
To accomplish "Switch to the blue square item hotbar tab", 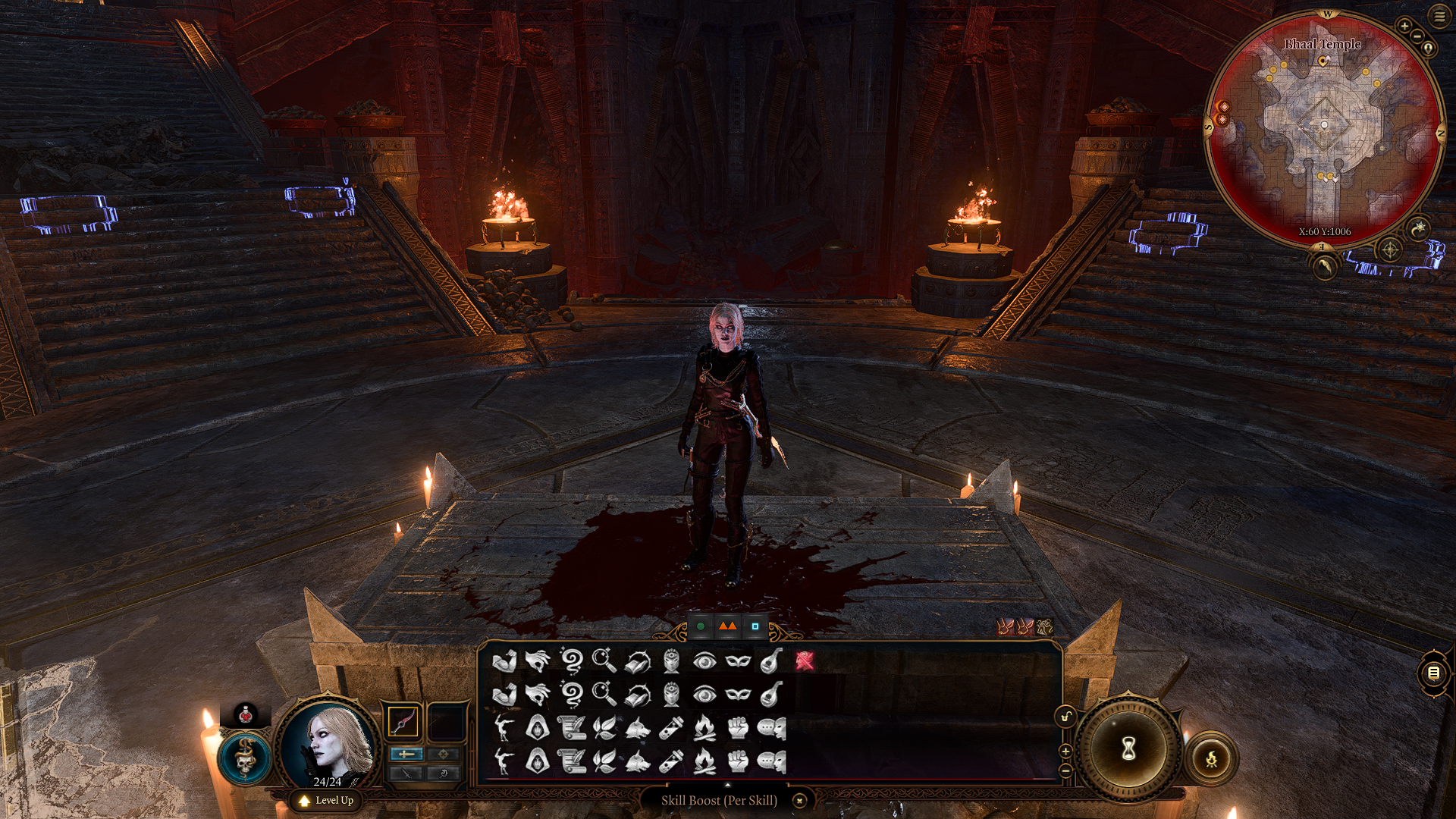I will [755, 626].
